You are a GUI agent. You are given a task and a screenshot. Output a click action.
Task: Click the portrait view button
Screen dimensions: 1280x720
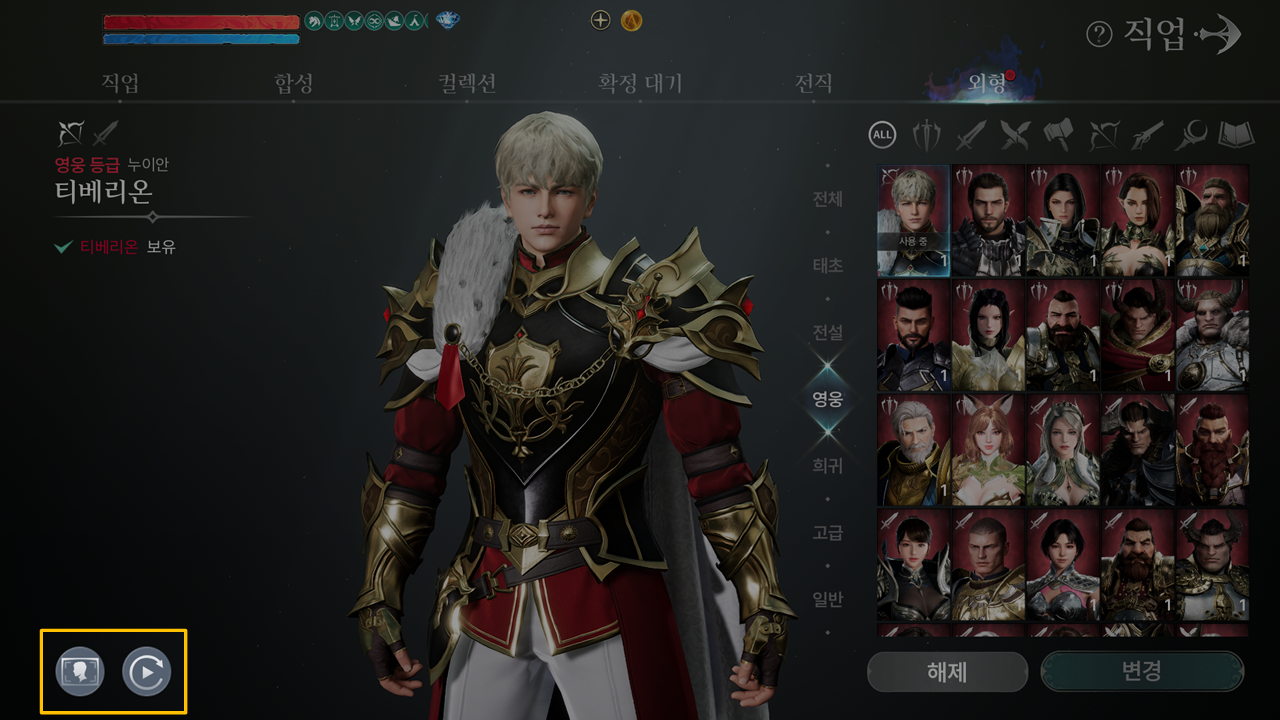80,672
